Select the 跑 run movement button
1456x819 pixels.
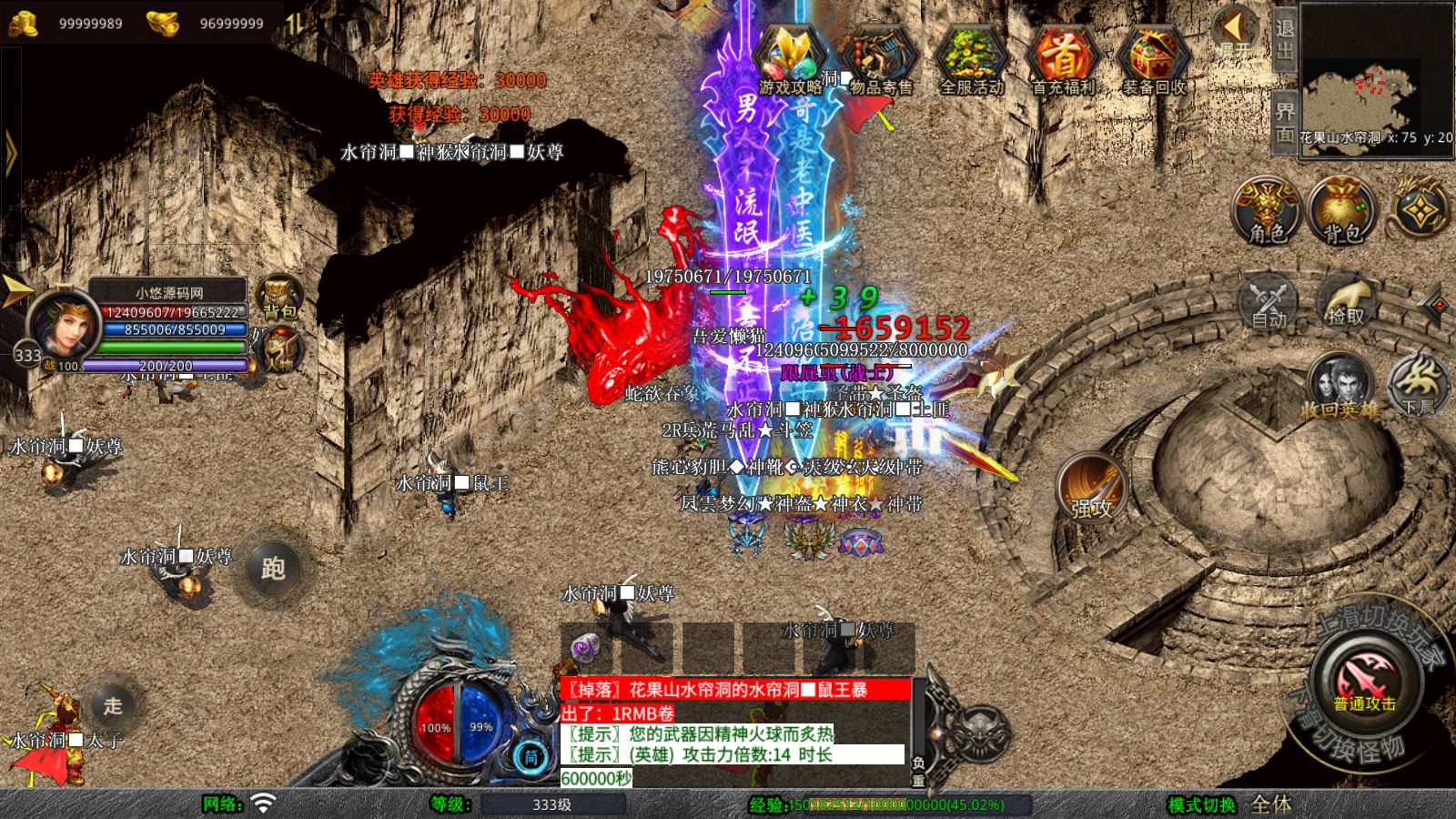273,568
